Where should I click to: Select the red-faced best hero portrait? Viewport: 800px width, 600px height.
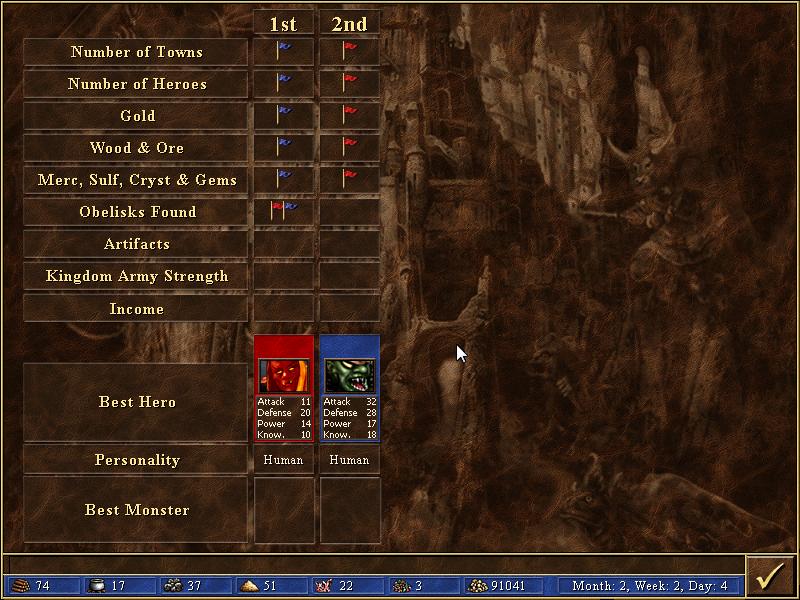click(x=284, y=374)
